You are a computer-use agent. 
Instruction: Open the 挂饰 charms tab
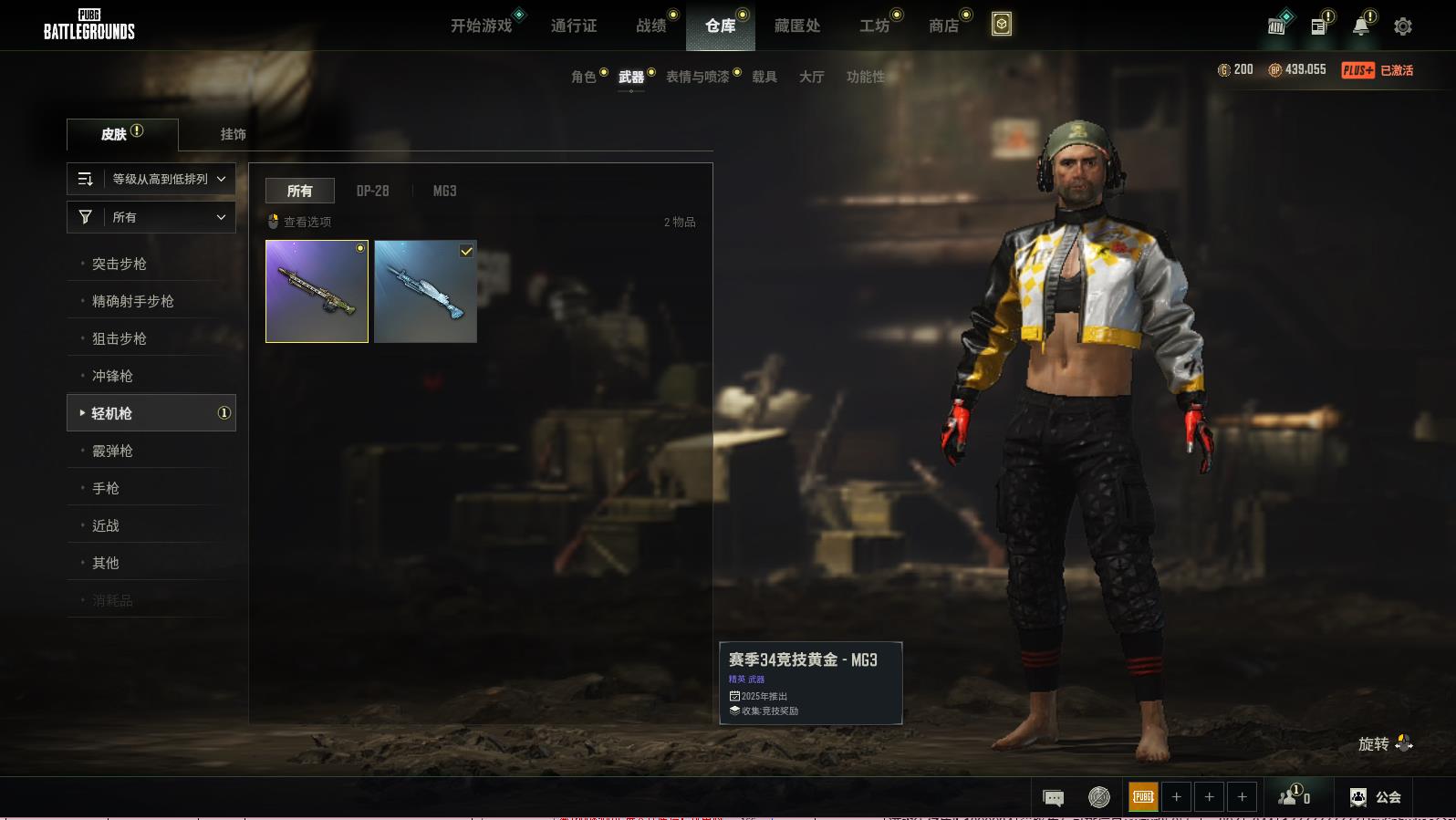pyautogui.click(x=233, y=134)
